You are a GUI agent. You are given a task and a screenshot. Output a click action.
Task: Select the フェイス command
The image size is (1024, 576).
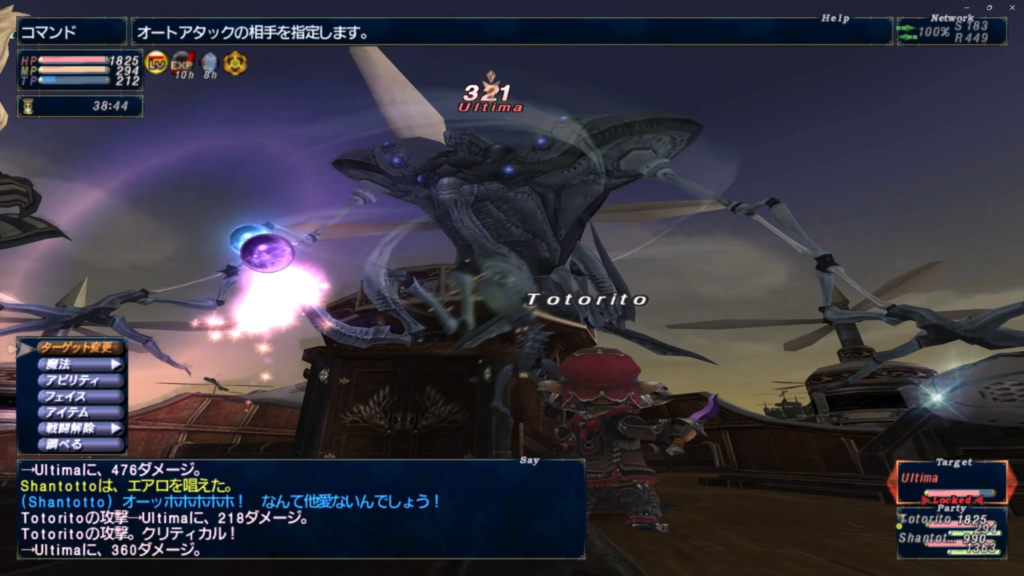pos(80,396)
